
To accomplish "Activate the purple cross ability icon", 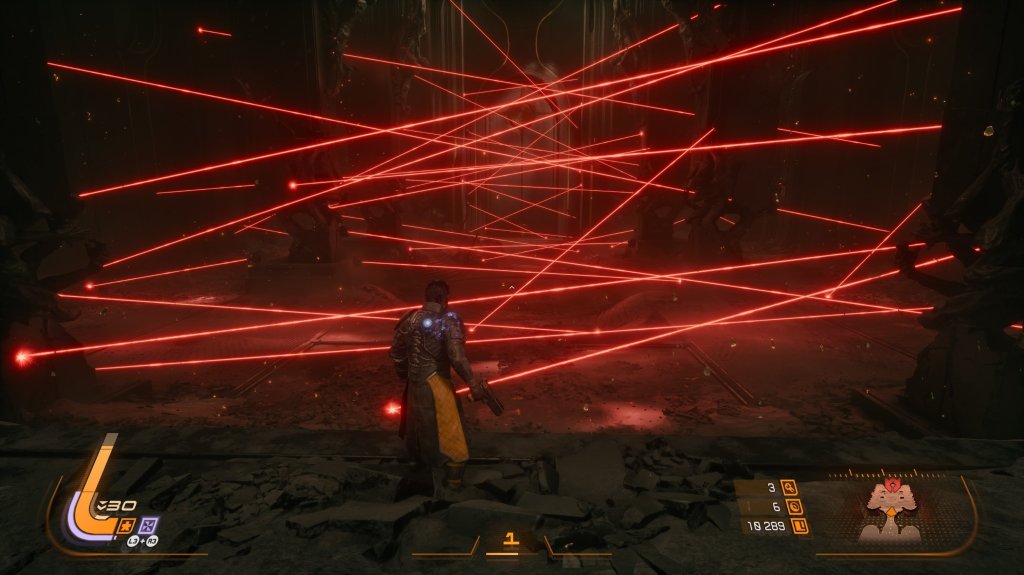I will [x=149, y=524].
